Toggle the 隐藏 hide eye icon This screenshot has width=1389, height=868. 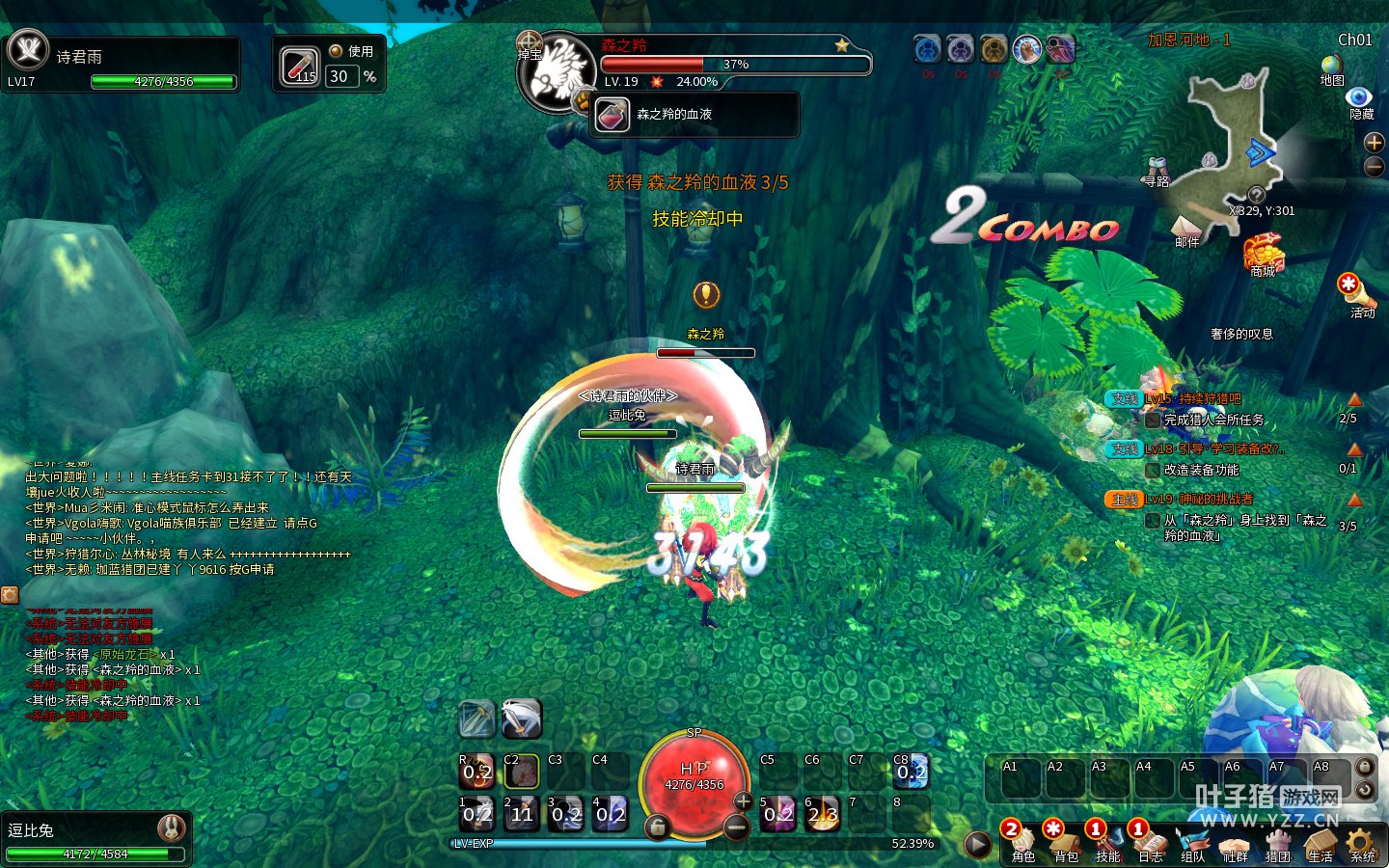[1360, 98]
